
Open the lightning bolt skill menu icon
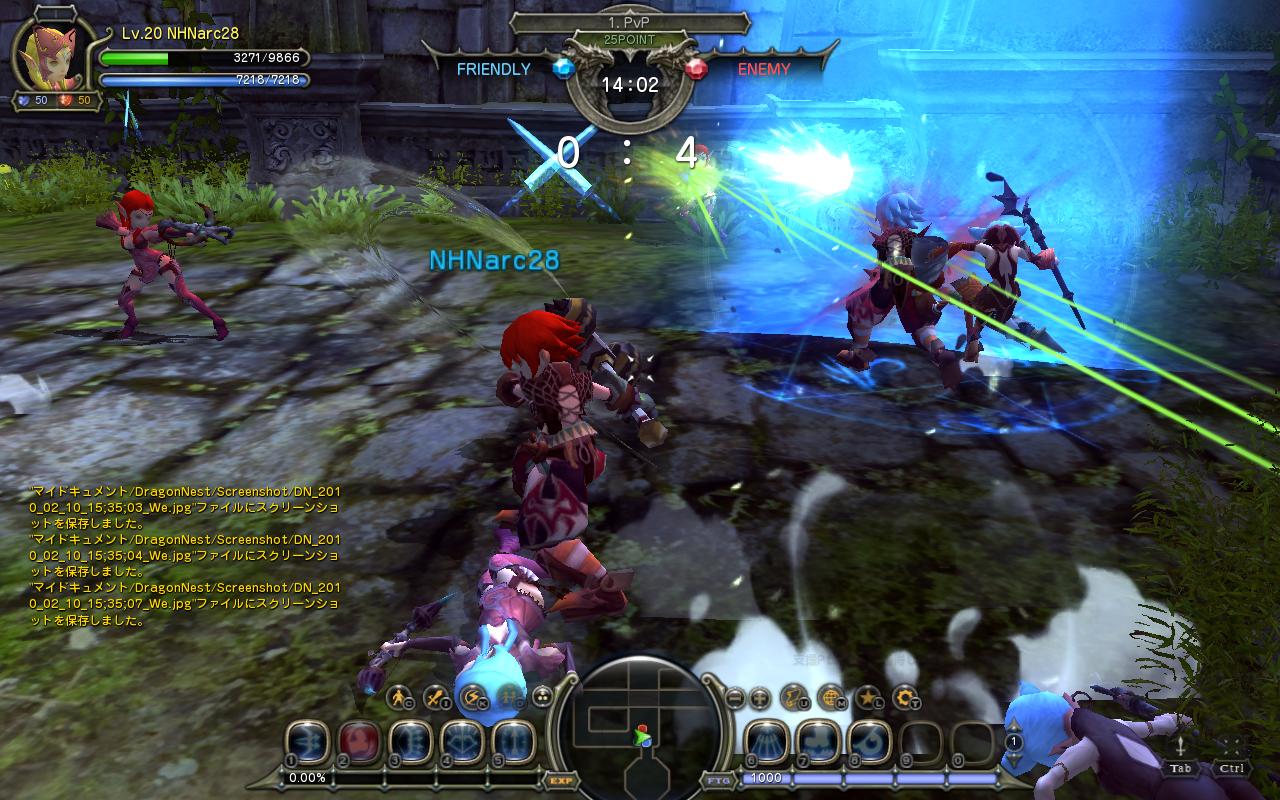coord(472,695)
